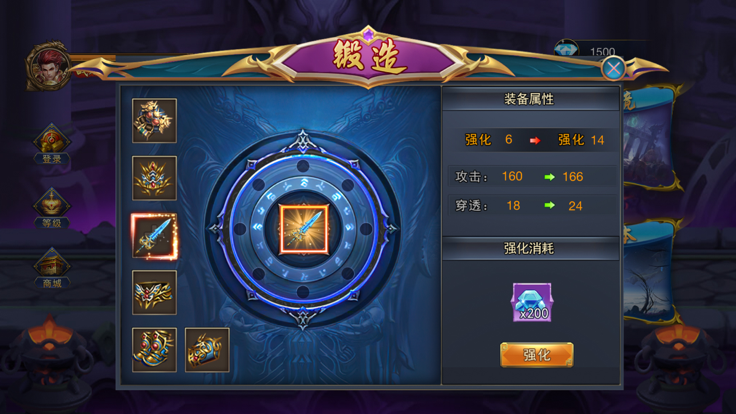736x414 pixels.
Task: Pick the golden gauntlet slot
Action: 207,349
